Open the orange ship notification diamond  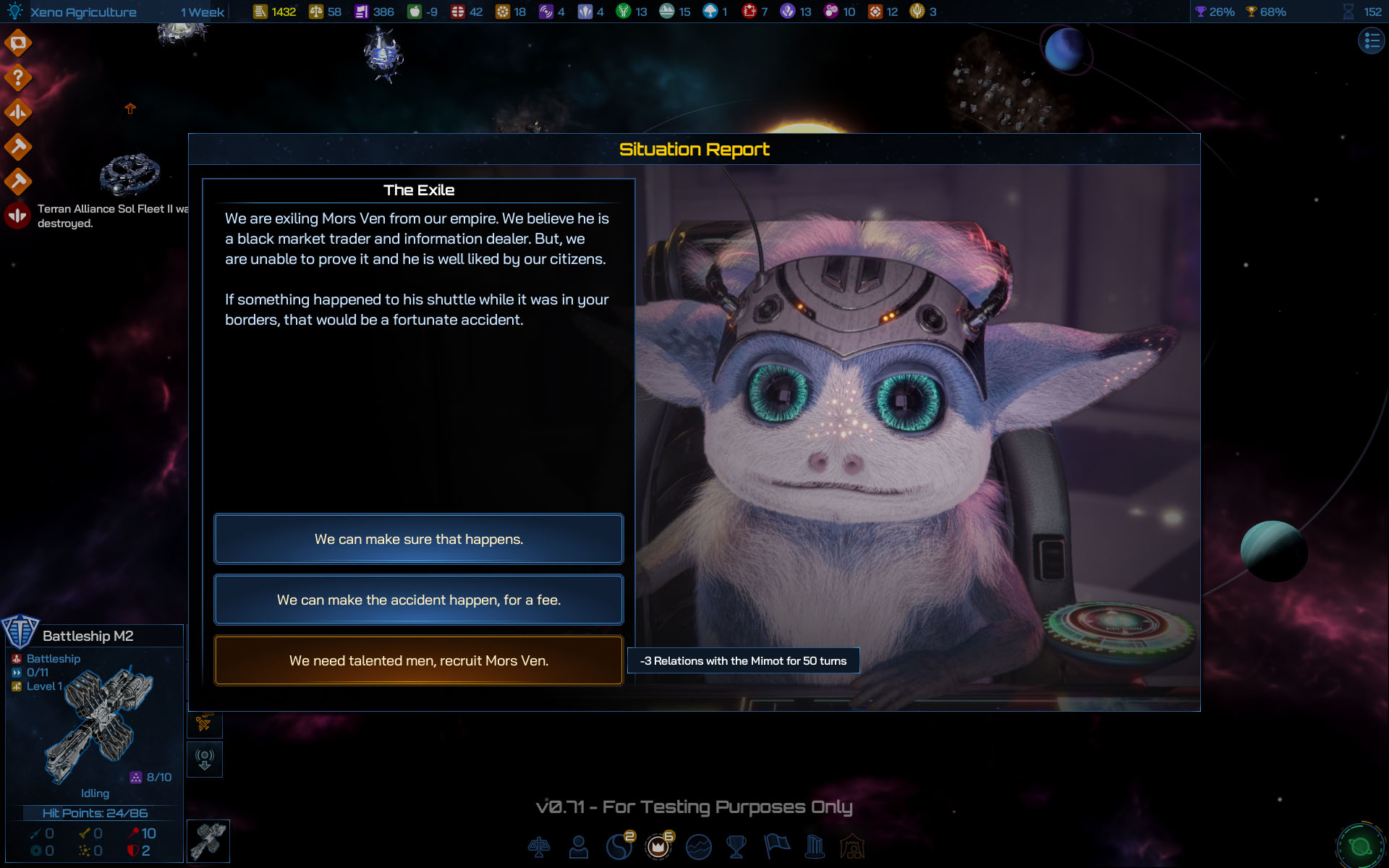coord(18,112)
